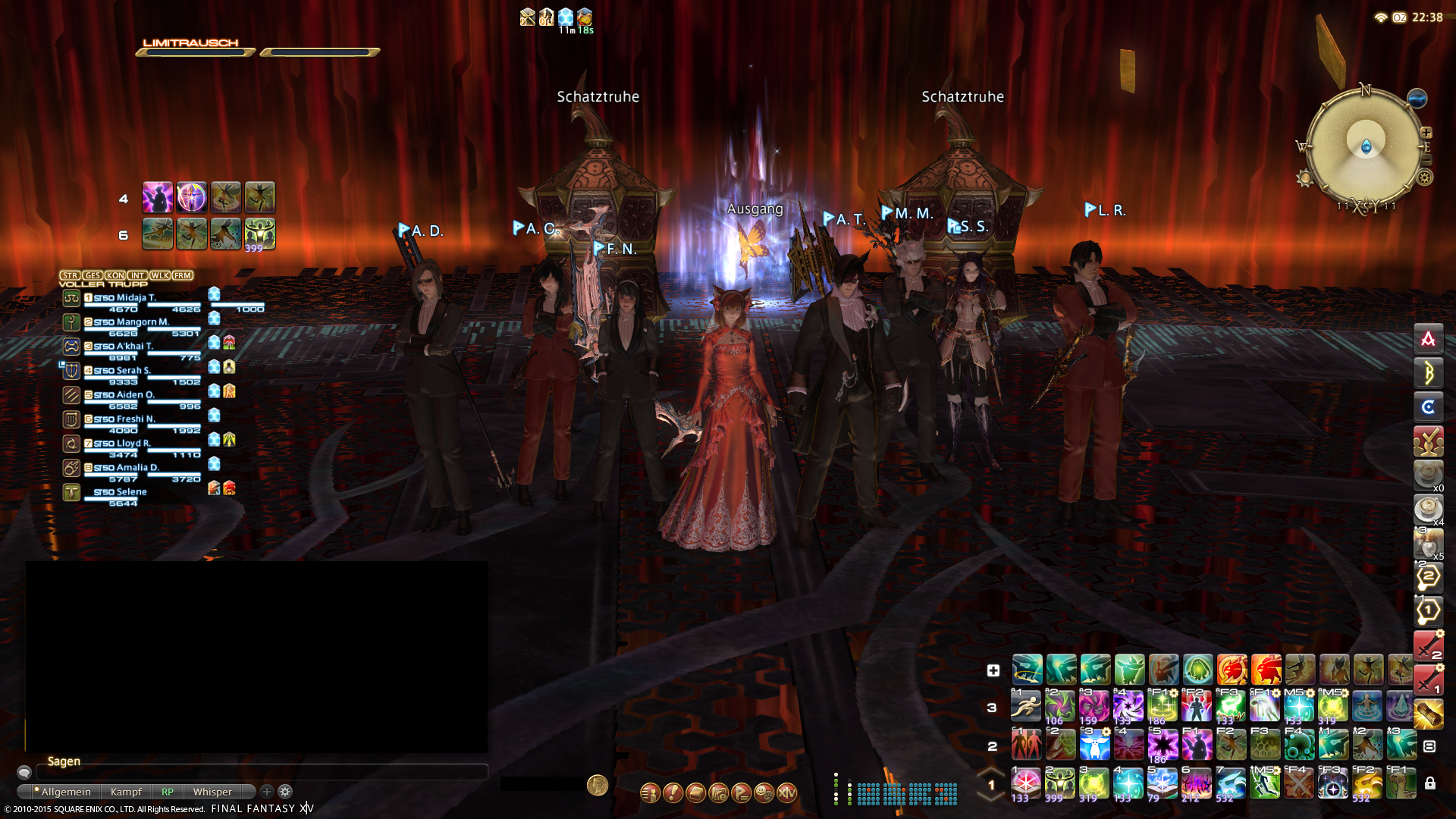Choose Amalia D. from the party list
This screenshot has height=819, width=1456.
tap(138, 468)
